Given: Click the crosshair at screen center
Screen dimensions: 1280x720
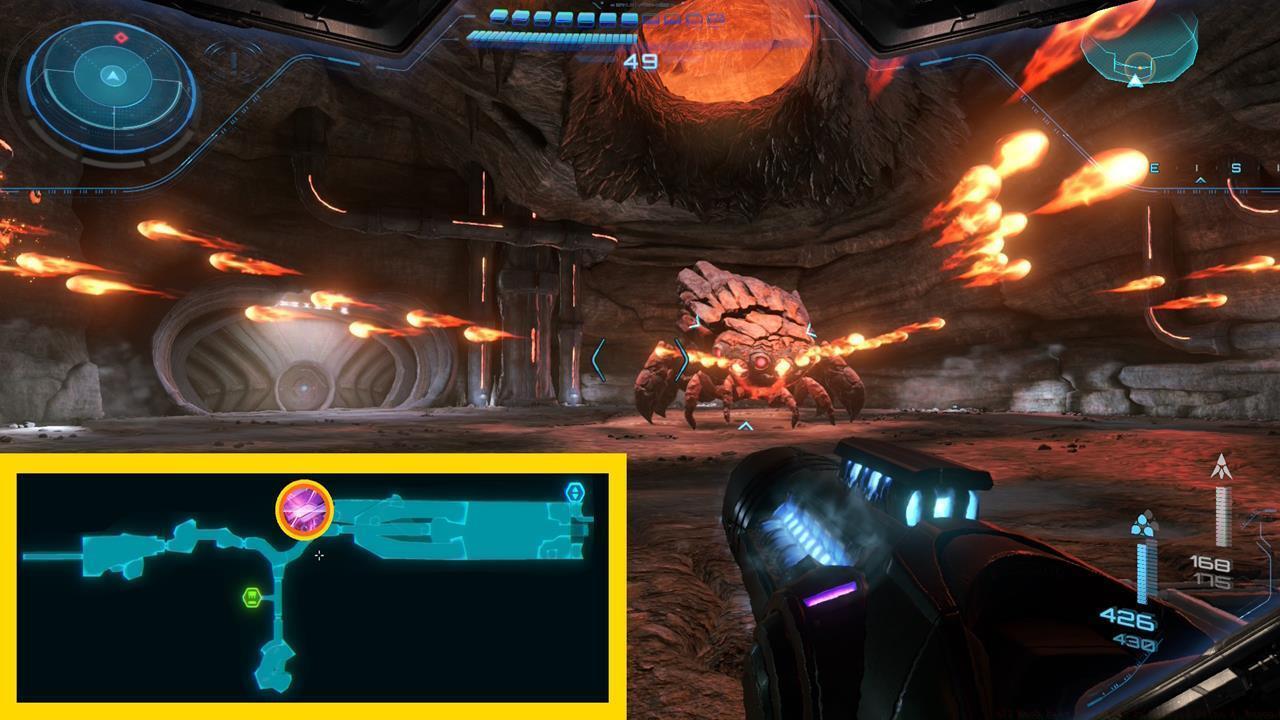Looking at the screenshot, I should [x=318, y=555].
